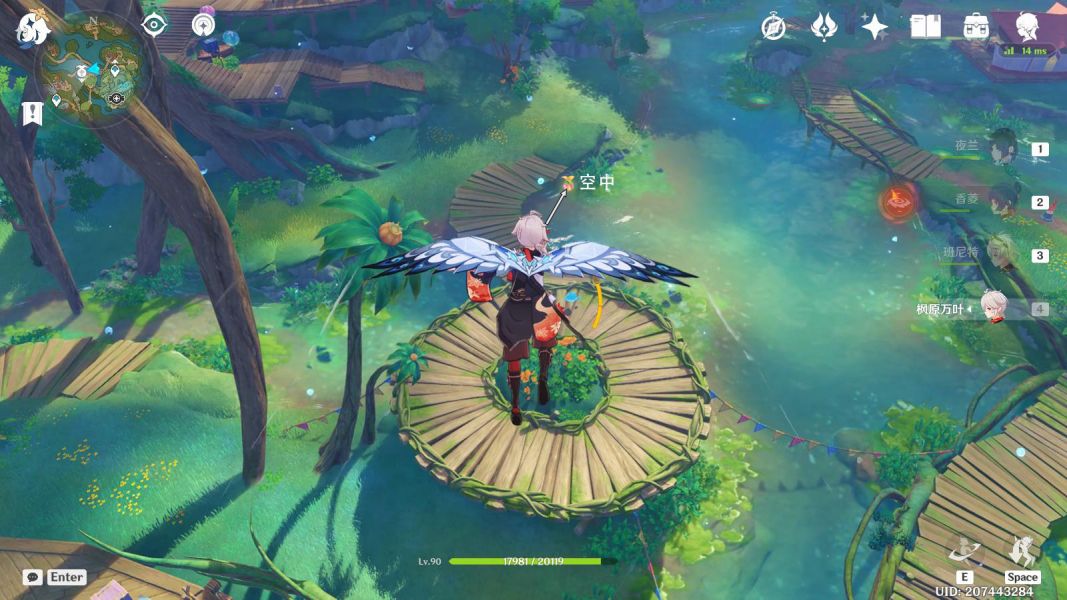1067x600 pixels.
Task: Click the star target icon beside minimap
Action: 204,24
